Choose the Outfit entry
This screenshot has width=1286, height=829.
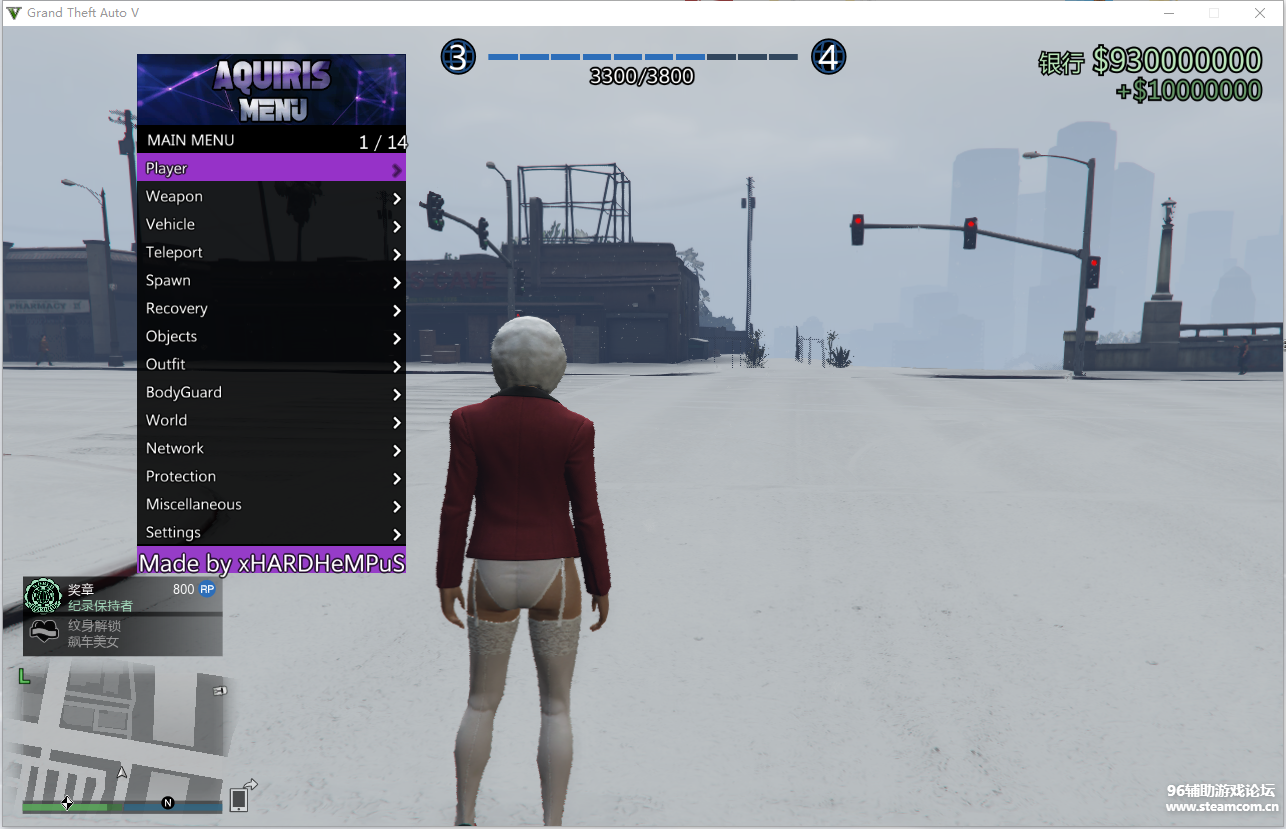tap(271, 365)
